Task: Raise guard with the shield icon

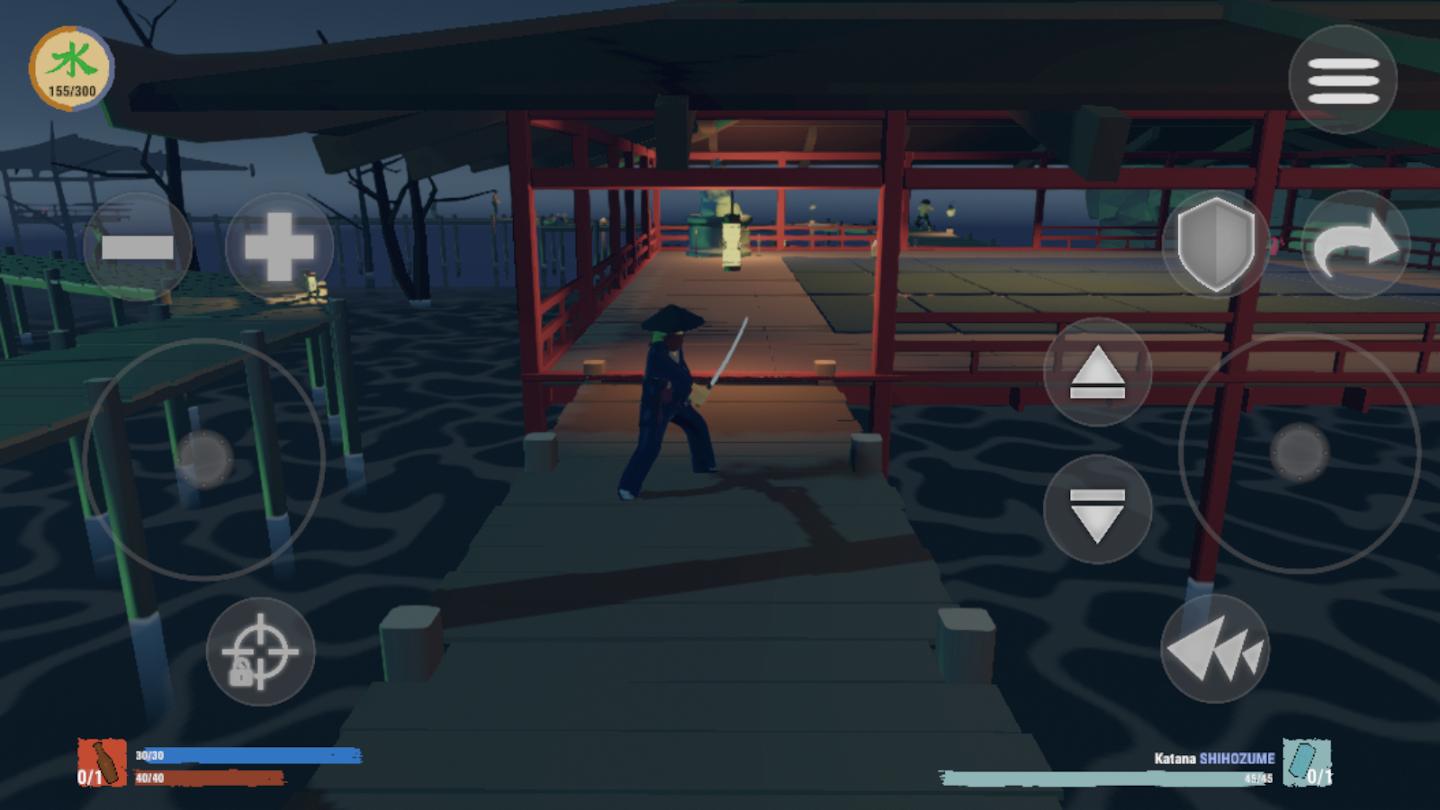Action: click(x=1213, y=243)
